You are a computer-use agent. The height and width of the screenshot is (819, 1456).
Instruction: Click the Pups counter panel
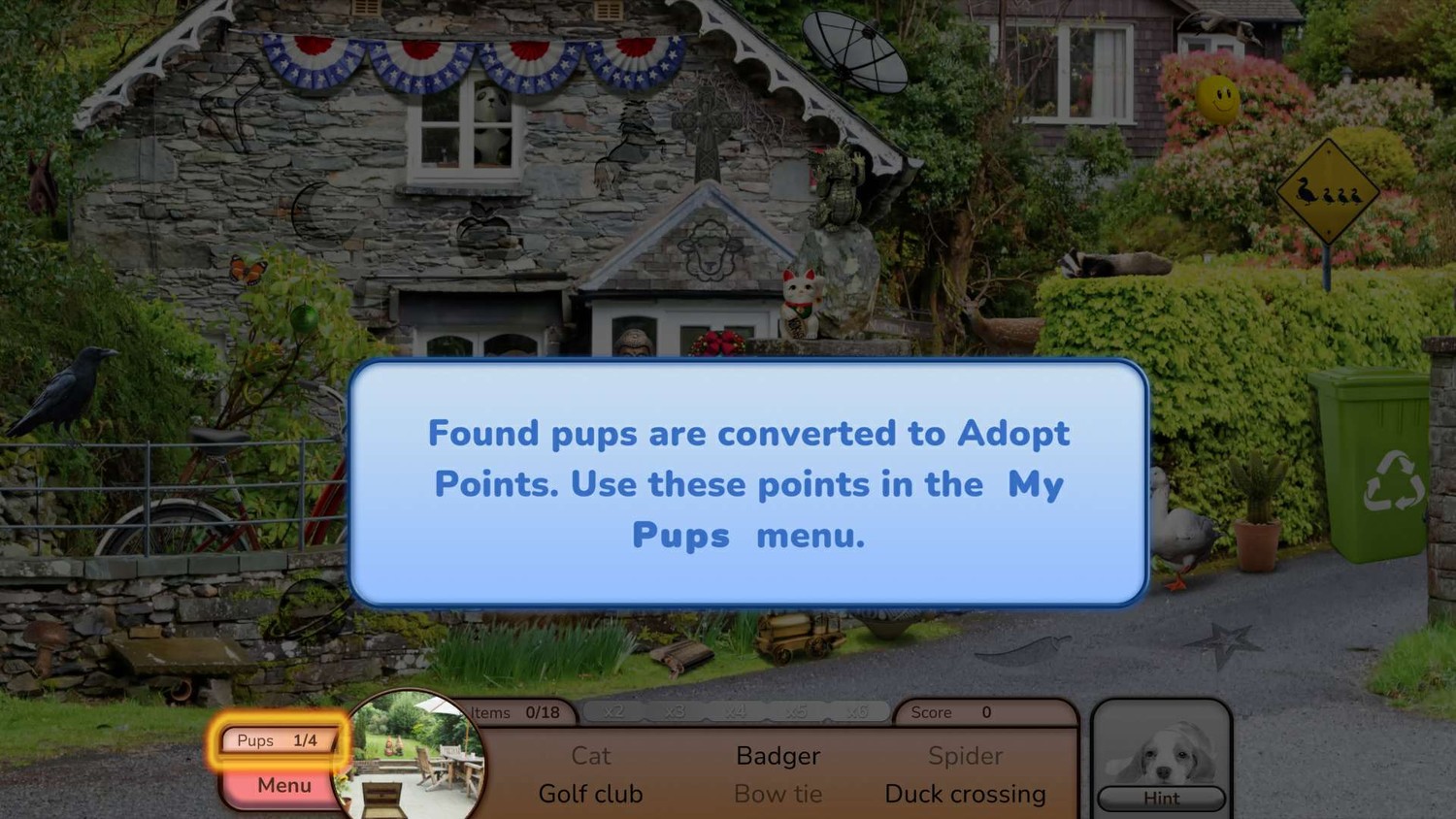(x=278, y=740)
